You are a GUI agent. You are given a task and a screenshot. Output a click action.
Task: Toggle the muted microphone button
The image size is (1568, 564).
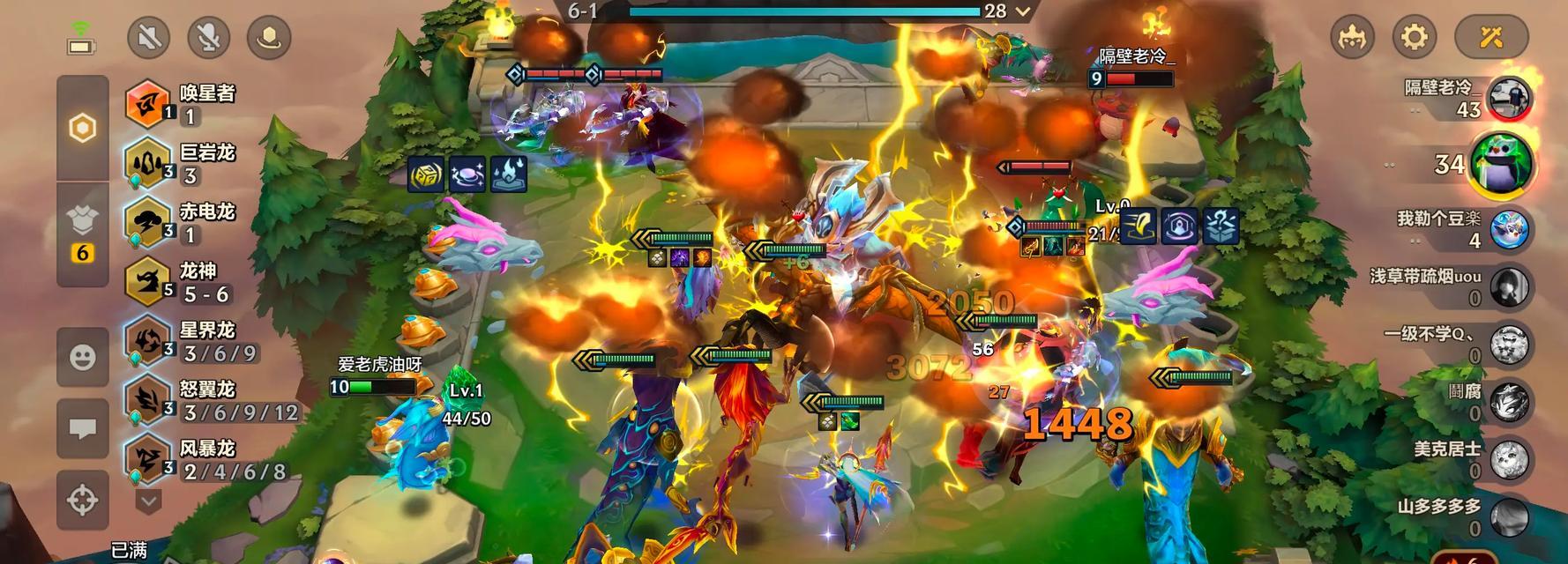click(x=209, y=37)
